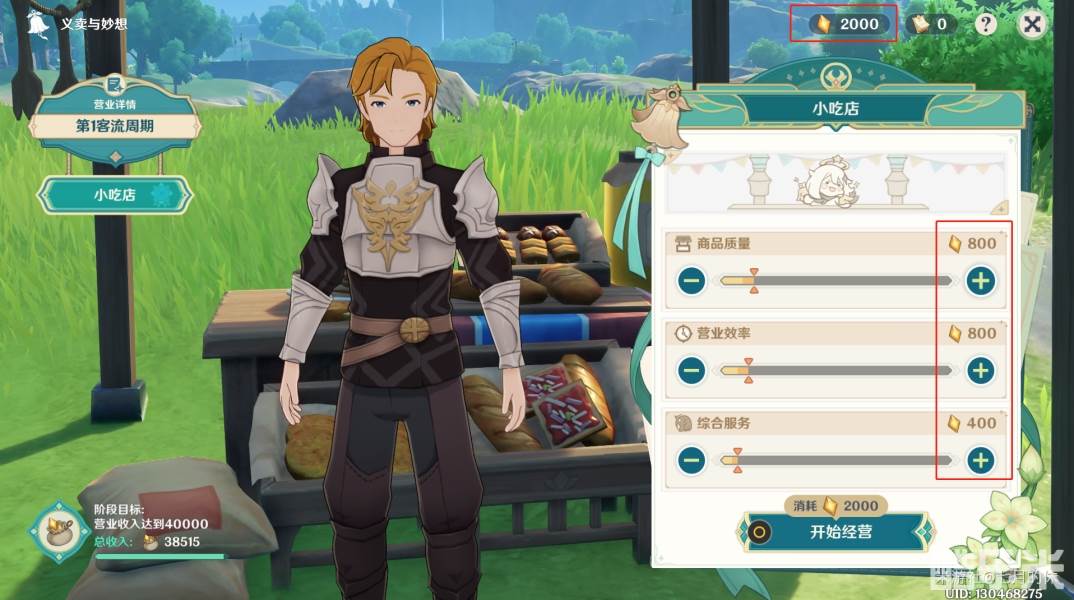Decrease 营业效率 with the minus button
Image resolution: width=1074 pixels, height=600 pixels.
click(691, 371)
